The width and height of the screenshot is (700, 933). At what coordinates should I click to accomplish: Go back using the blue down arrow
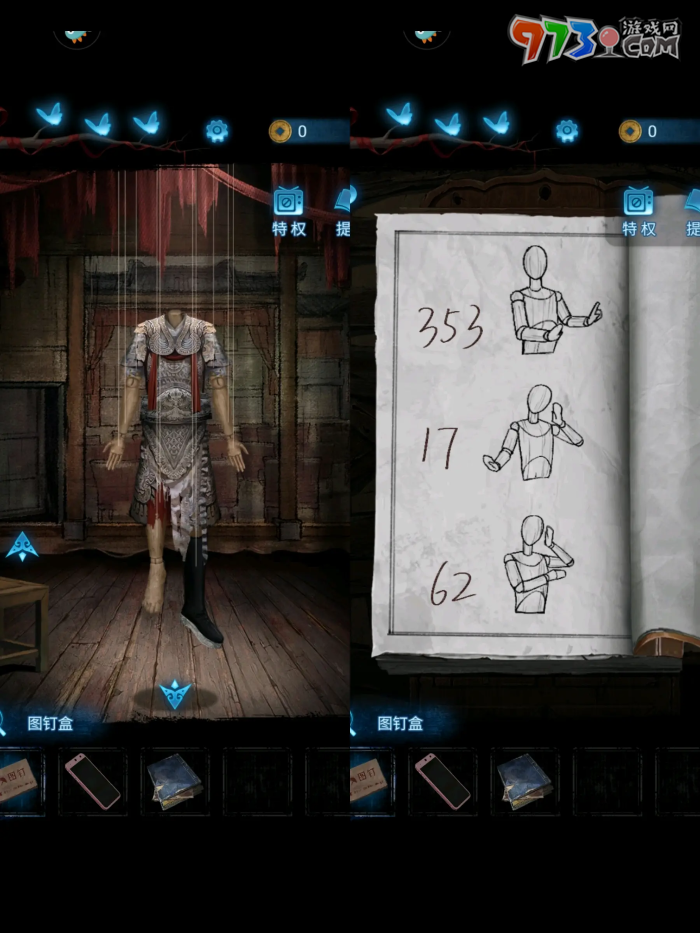coord(175,693)
